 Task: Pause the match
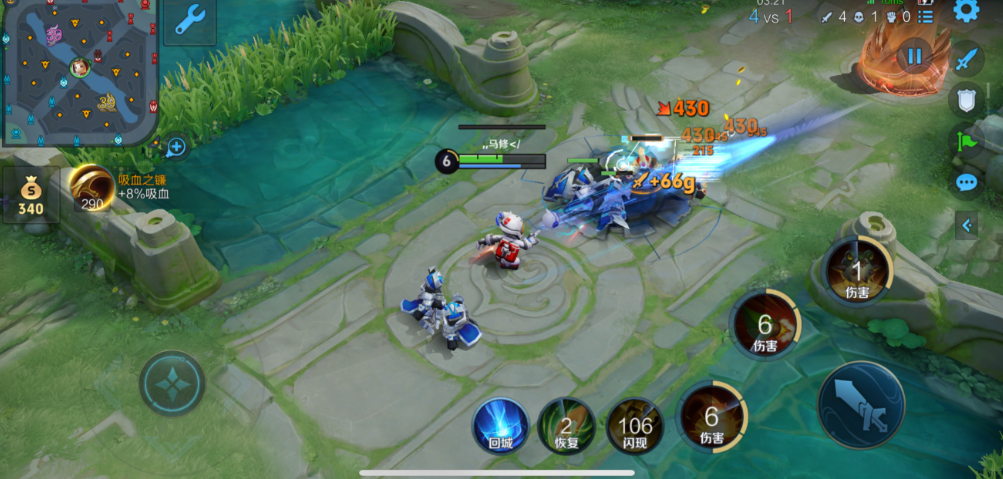(914, 56)
